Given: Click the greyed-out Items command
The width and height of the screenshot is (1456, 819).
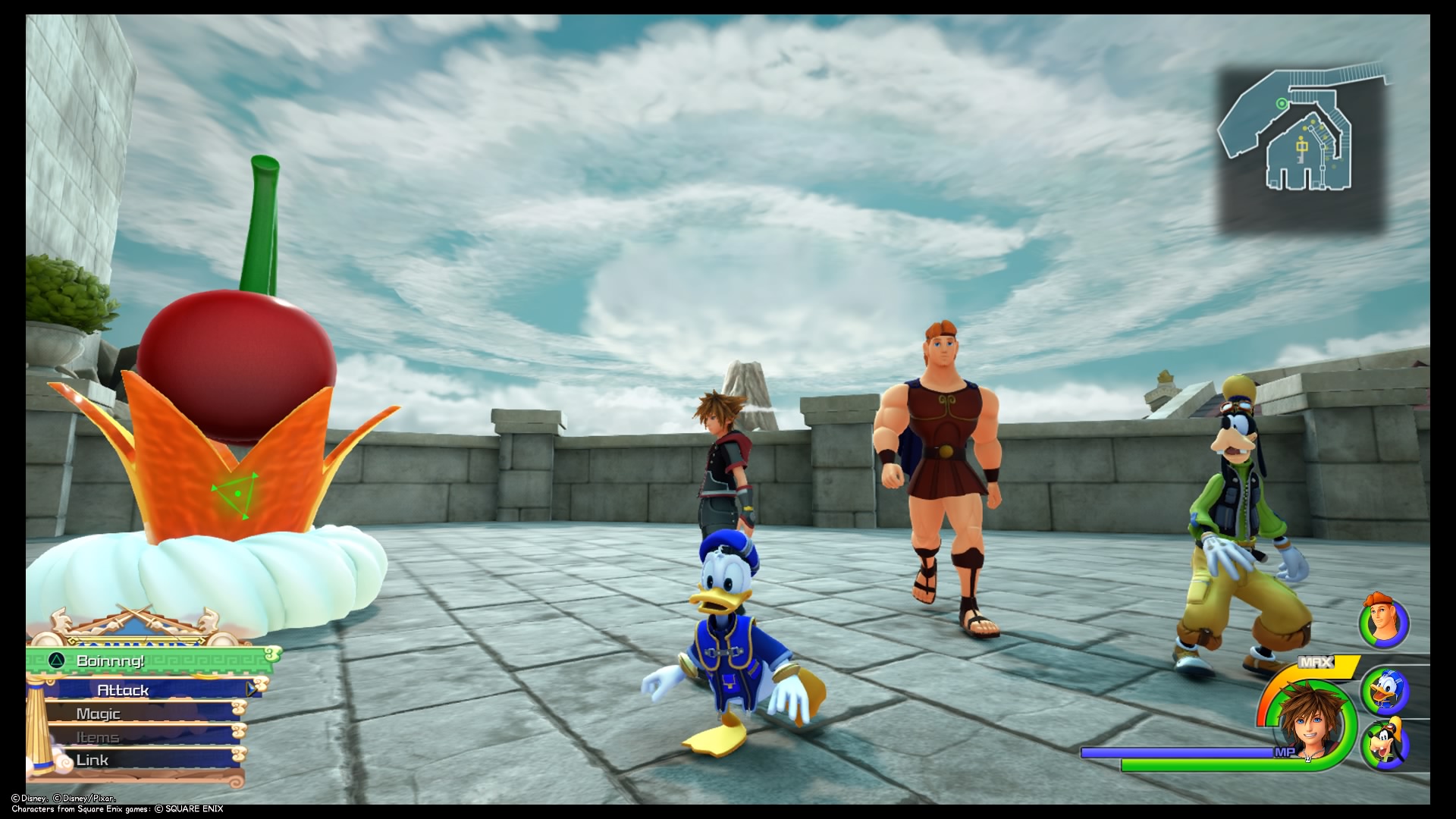Looking at the screenshot, I should click(x=97, y=736).
